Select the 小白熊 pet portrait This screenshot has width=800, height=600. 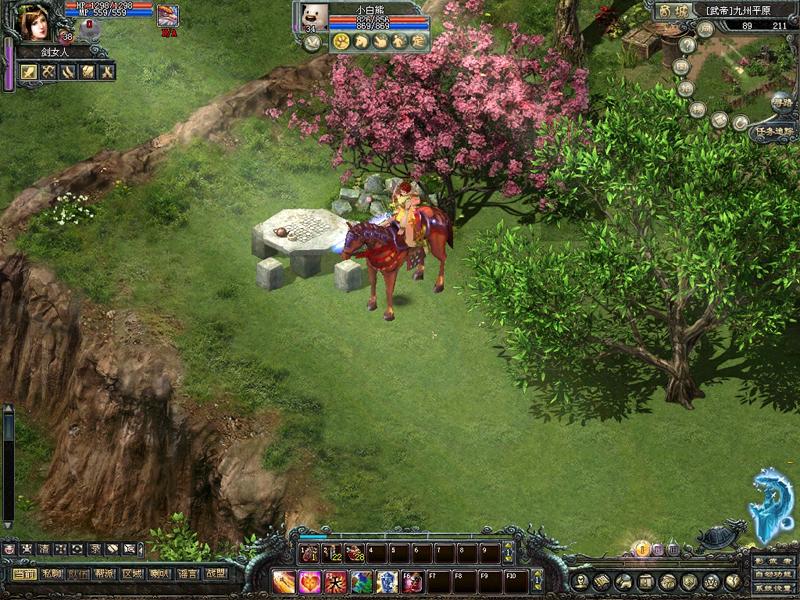[x=314, y=17]
